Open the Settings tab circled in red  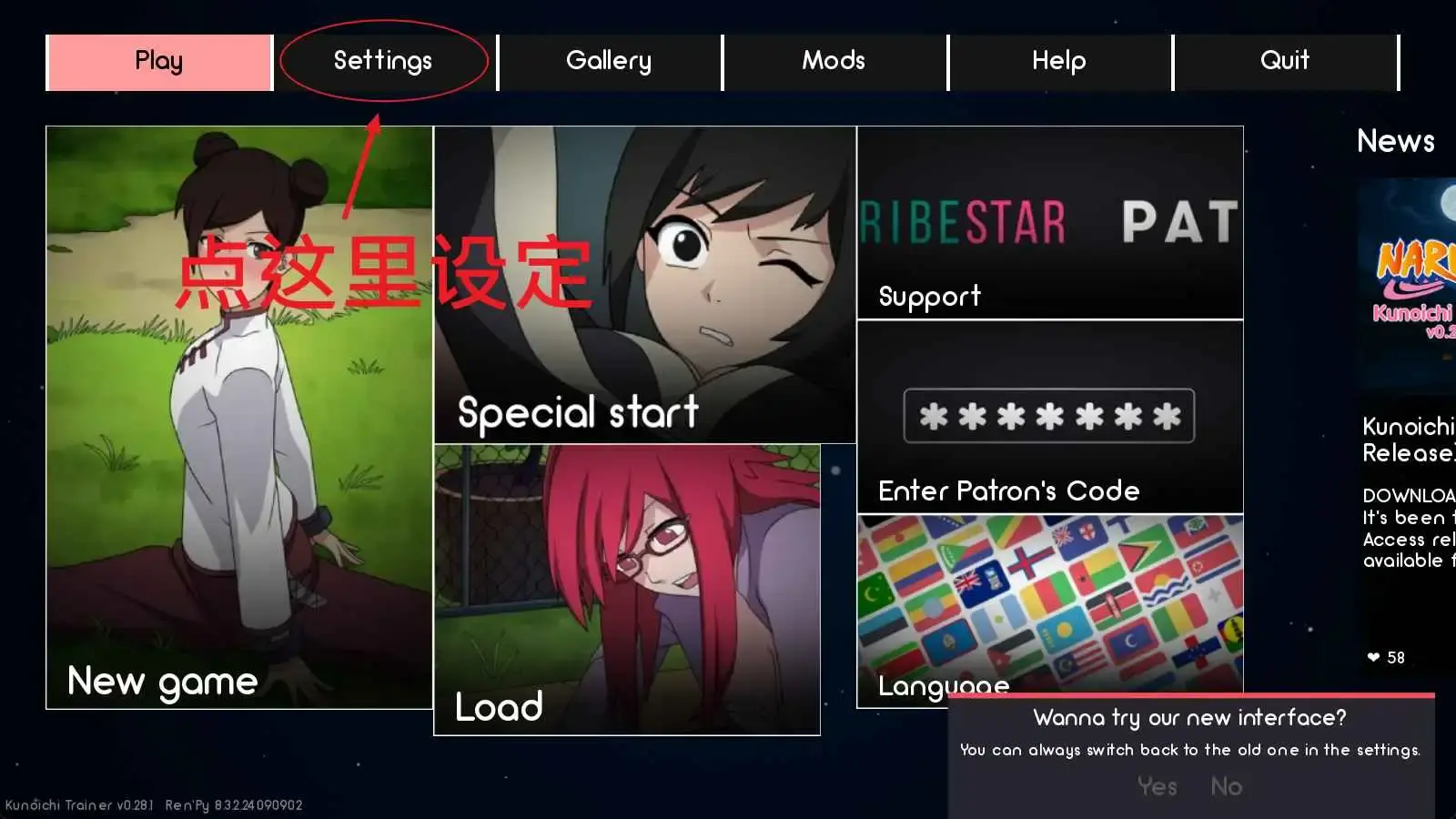(382, 60)
